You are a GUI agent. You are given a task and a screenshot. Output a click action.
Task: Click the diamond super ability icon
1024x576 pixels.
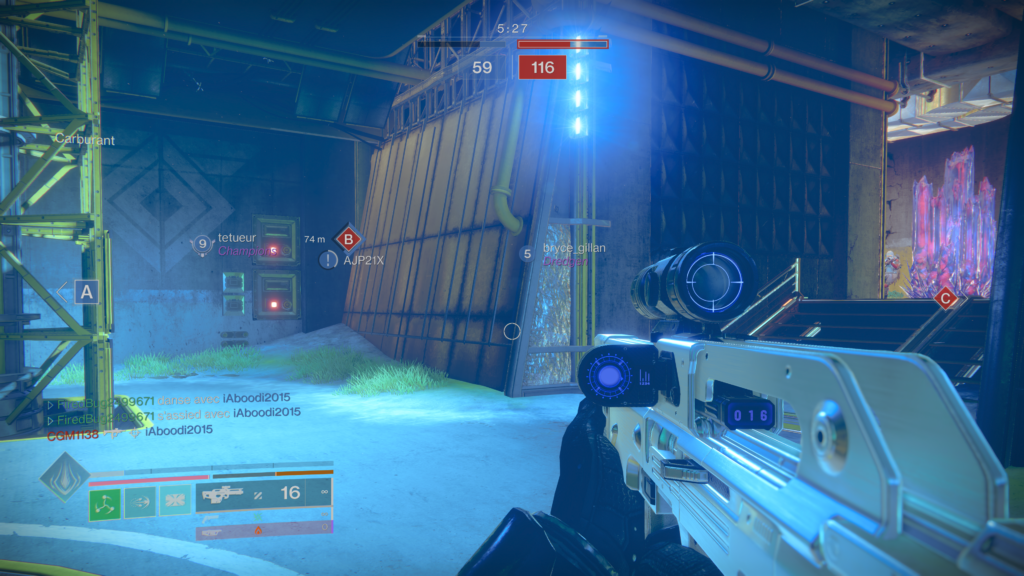point(63,476)
